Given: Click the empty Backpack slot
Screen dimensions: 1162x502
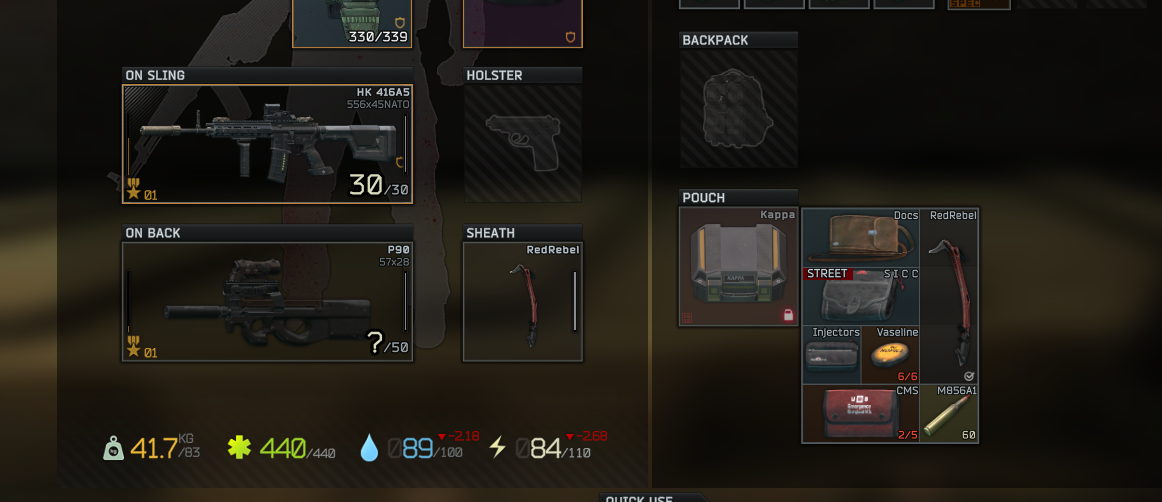Looking at the screenshot, I should pyautogui.click(x=739, y=108).
